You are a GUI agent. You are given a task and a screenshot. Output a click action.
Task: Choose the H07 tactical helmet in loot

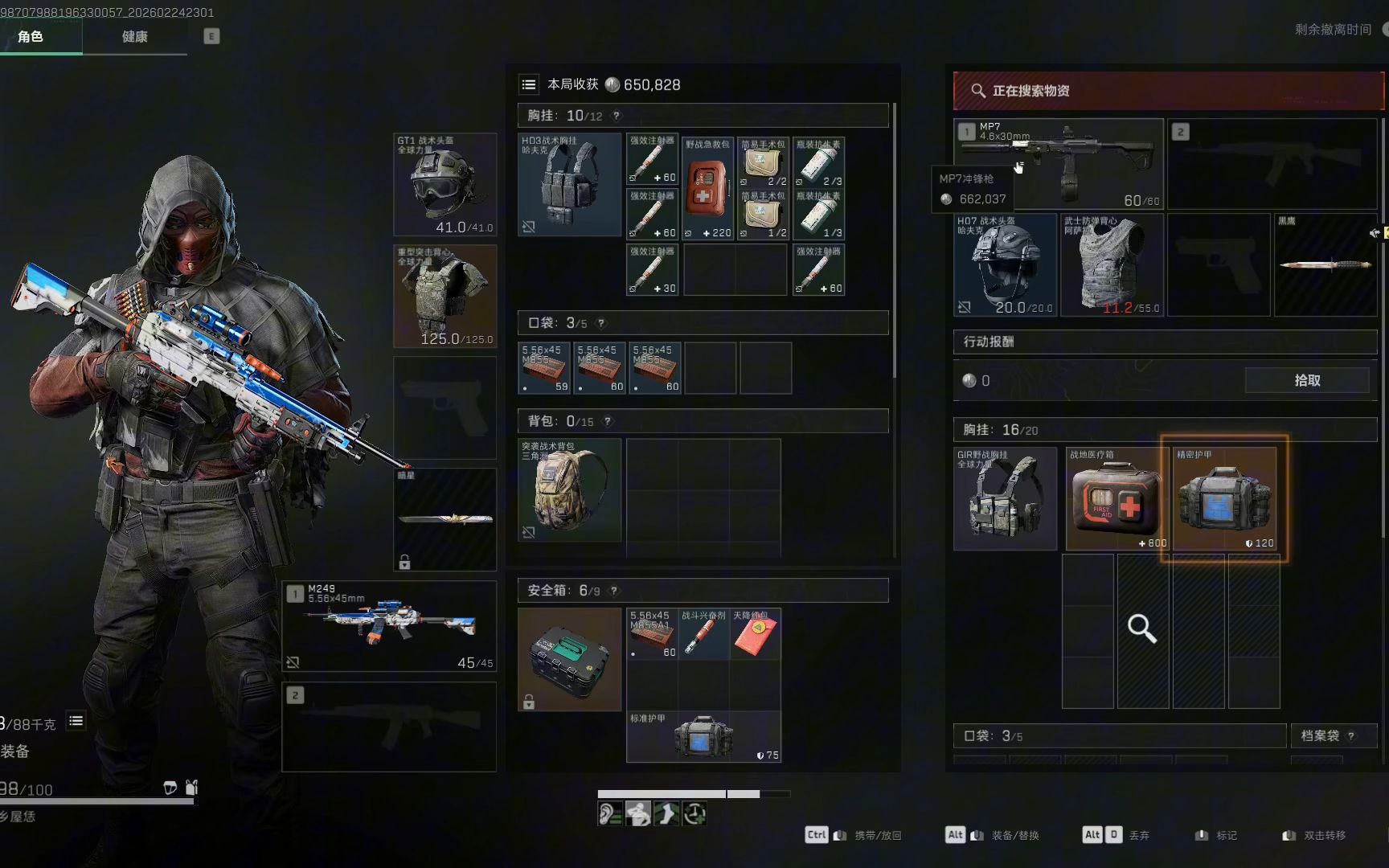pyautogui.click(x=1005, y=264)
